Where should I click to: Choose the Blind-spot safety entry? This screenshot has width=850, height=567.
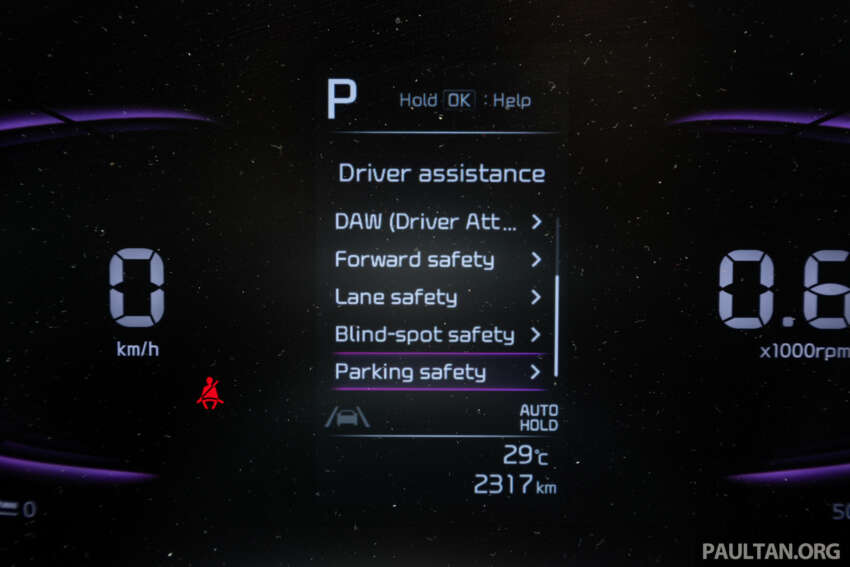tap(437, 335)
